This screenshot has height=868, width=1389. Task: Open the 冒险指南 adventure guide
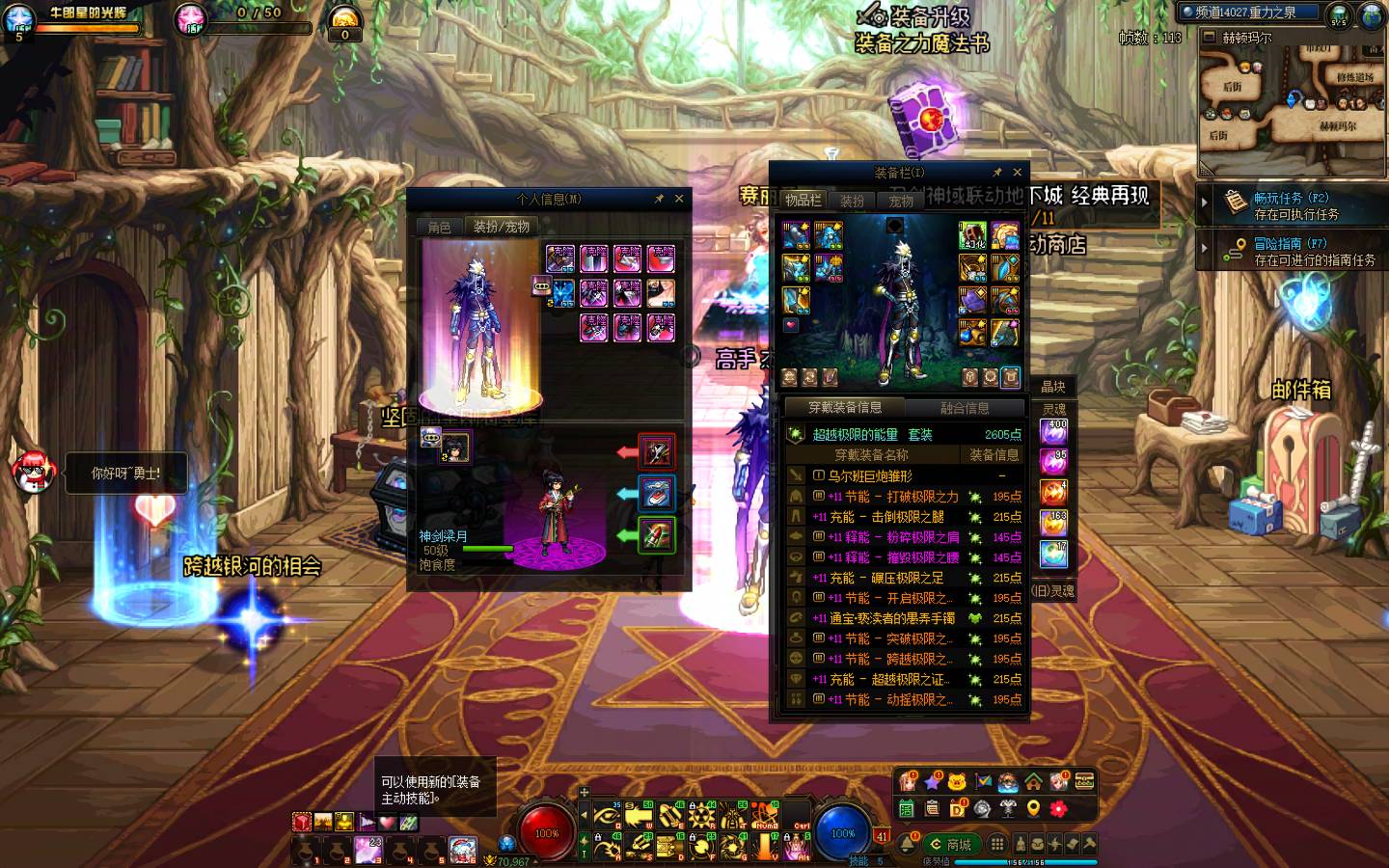tap(1295, 251)
